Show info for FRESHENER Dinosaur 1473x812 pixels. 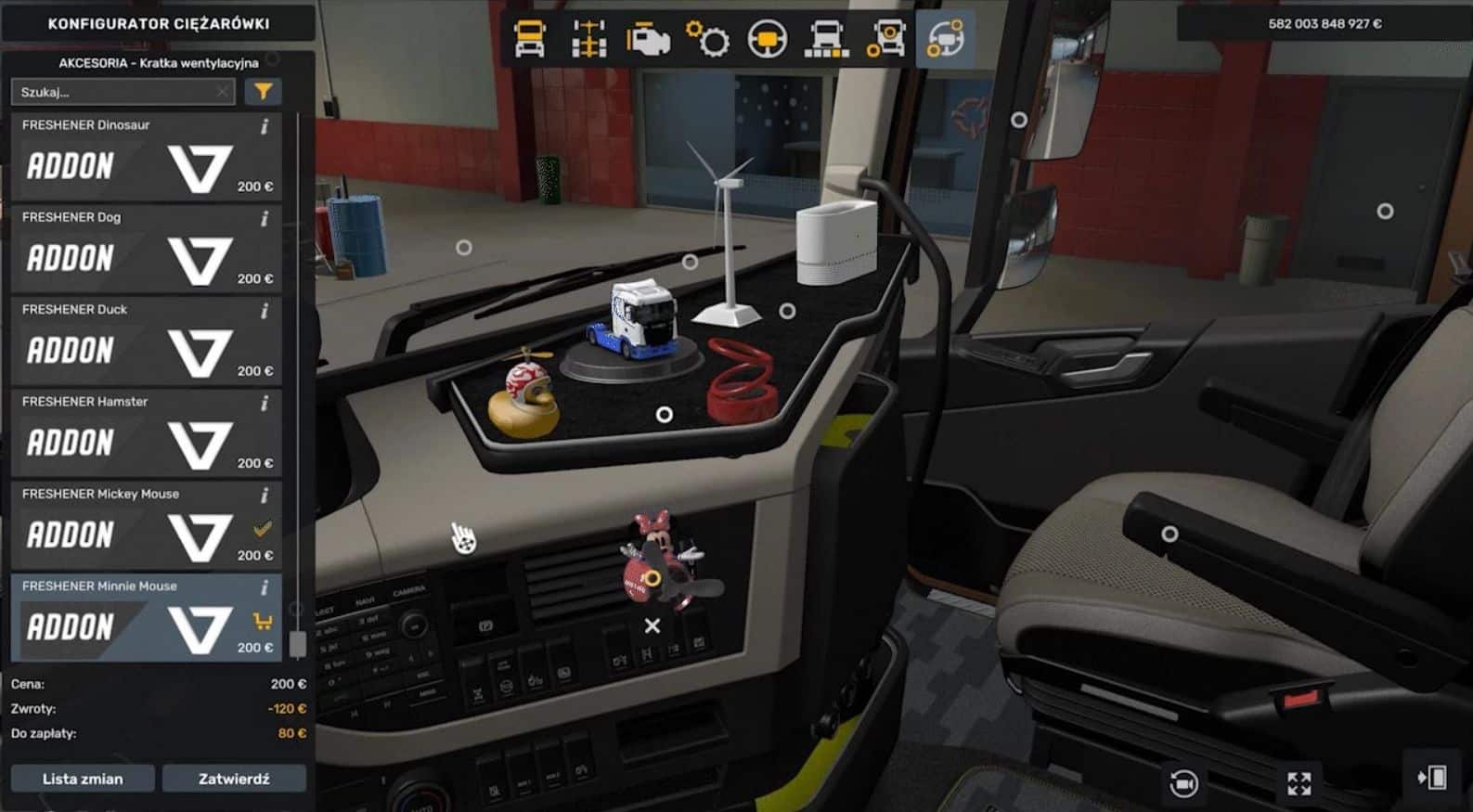265,126
